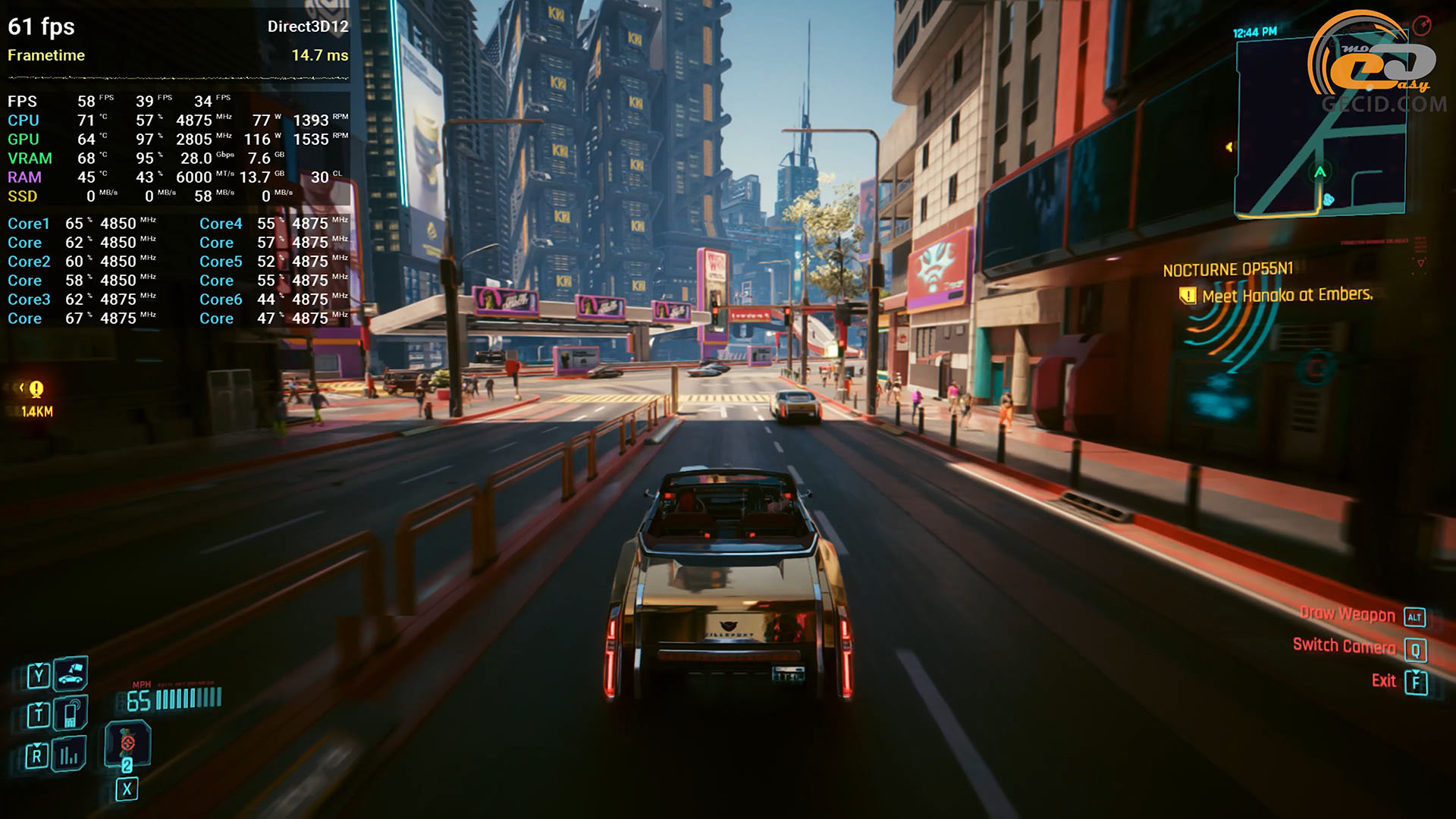
Task: Select the Nocturne OP55N1 quest tracker
Action: pos(1228,270)
